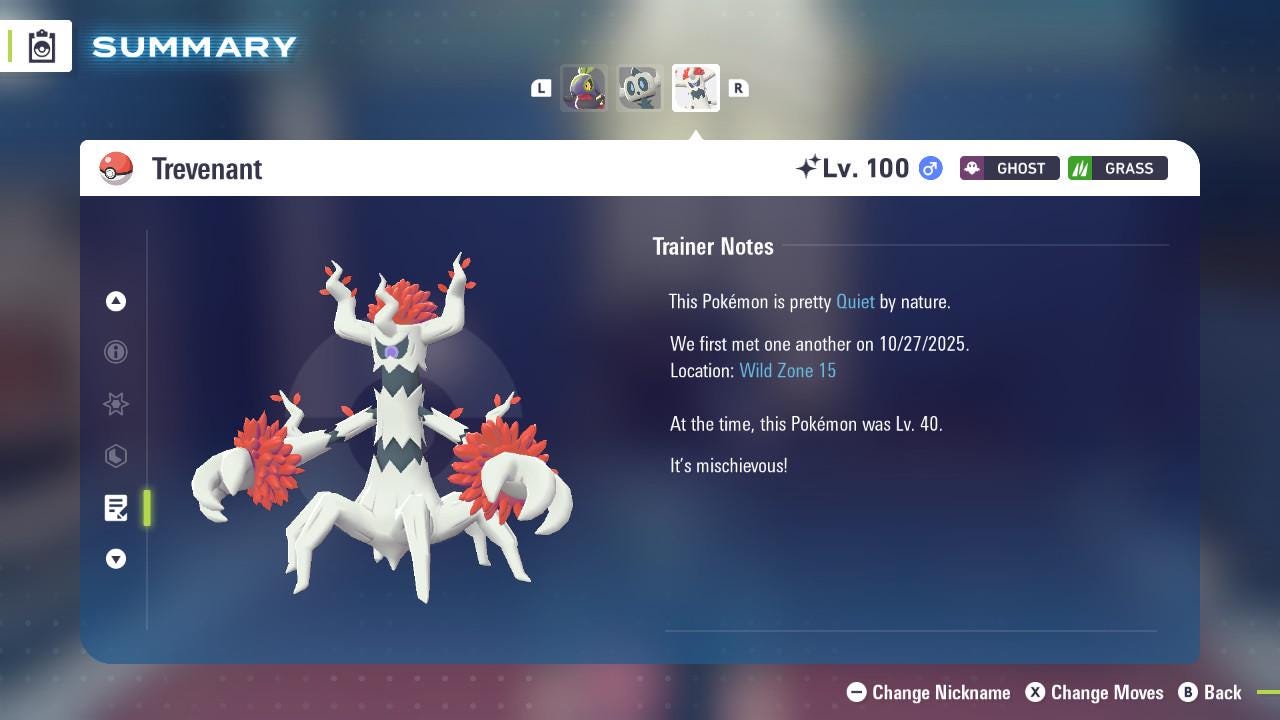1280x720 pixels.
Task: Switch to the Vanillite summary tab
Action: coord(640,88)
